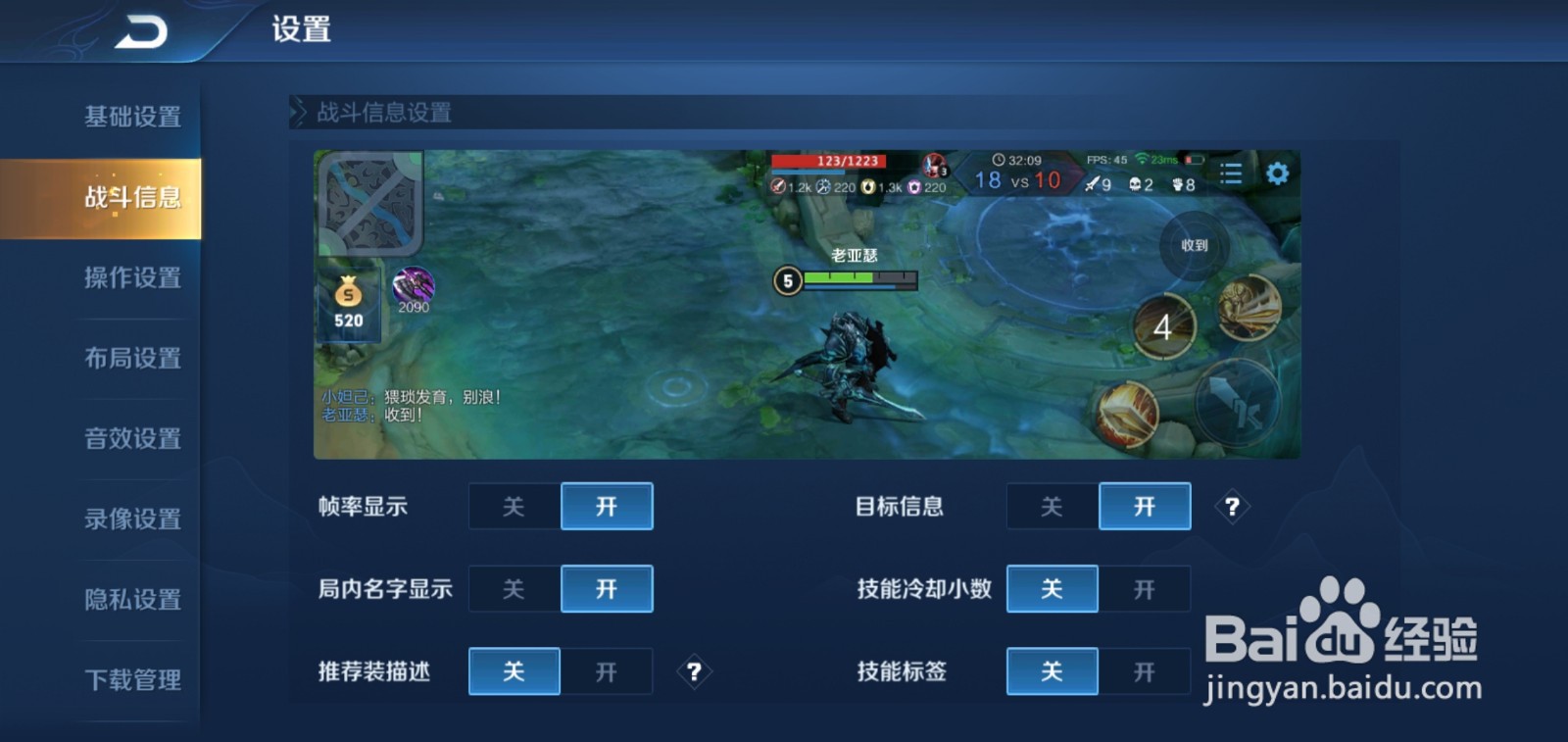This screenshot has width=1568, height=742.
Task: Disable 帧率显示 by clicking 关
Action: point(514,506)
